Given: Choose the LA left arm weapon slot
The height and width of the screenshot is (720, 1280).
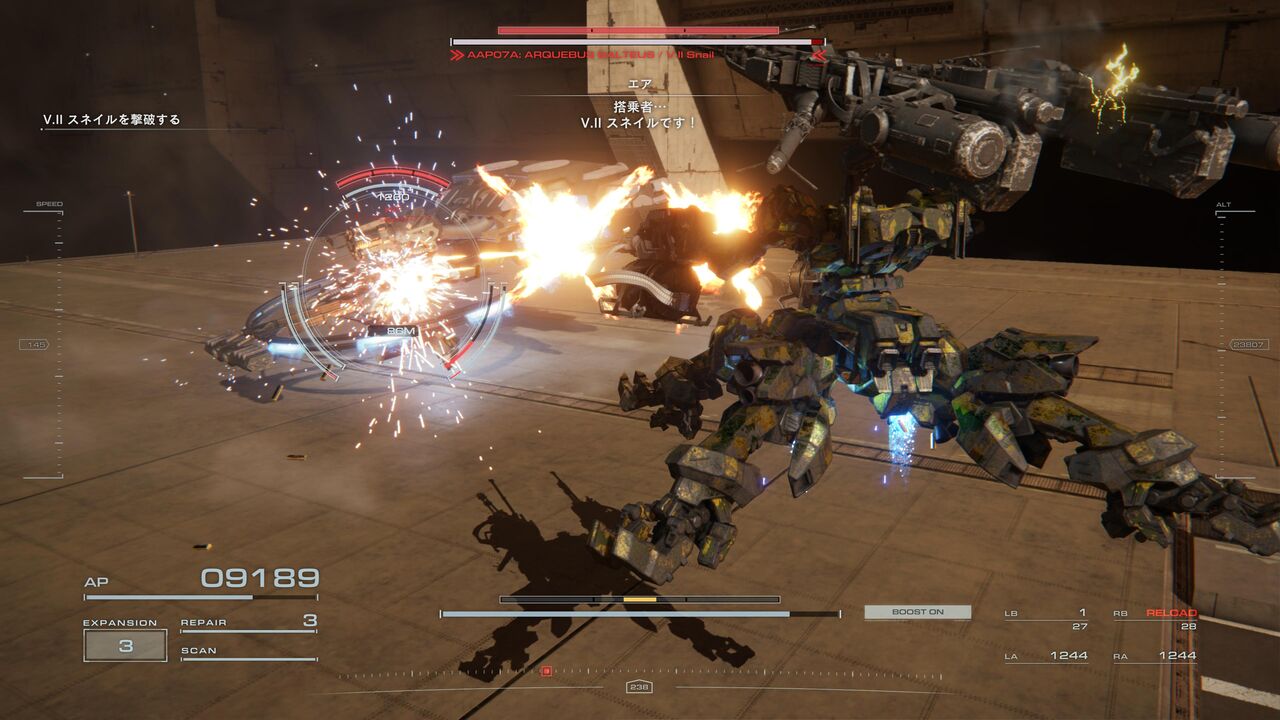Looking at the screenshot, I should (1046, 656).
